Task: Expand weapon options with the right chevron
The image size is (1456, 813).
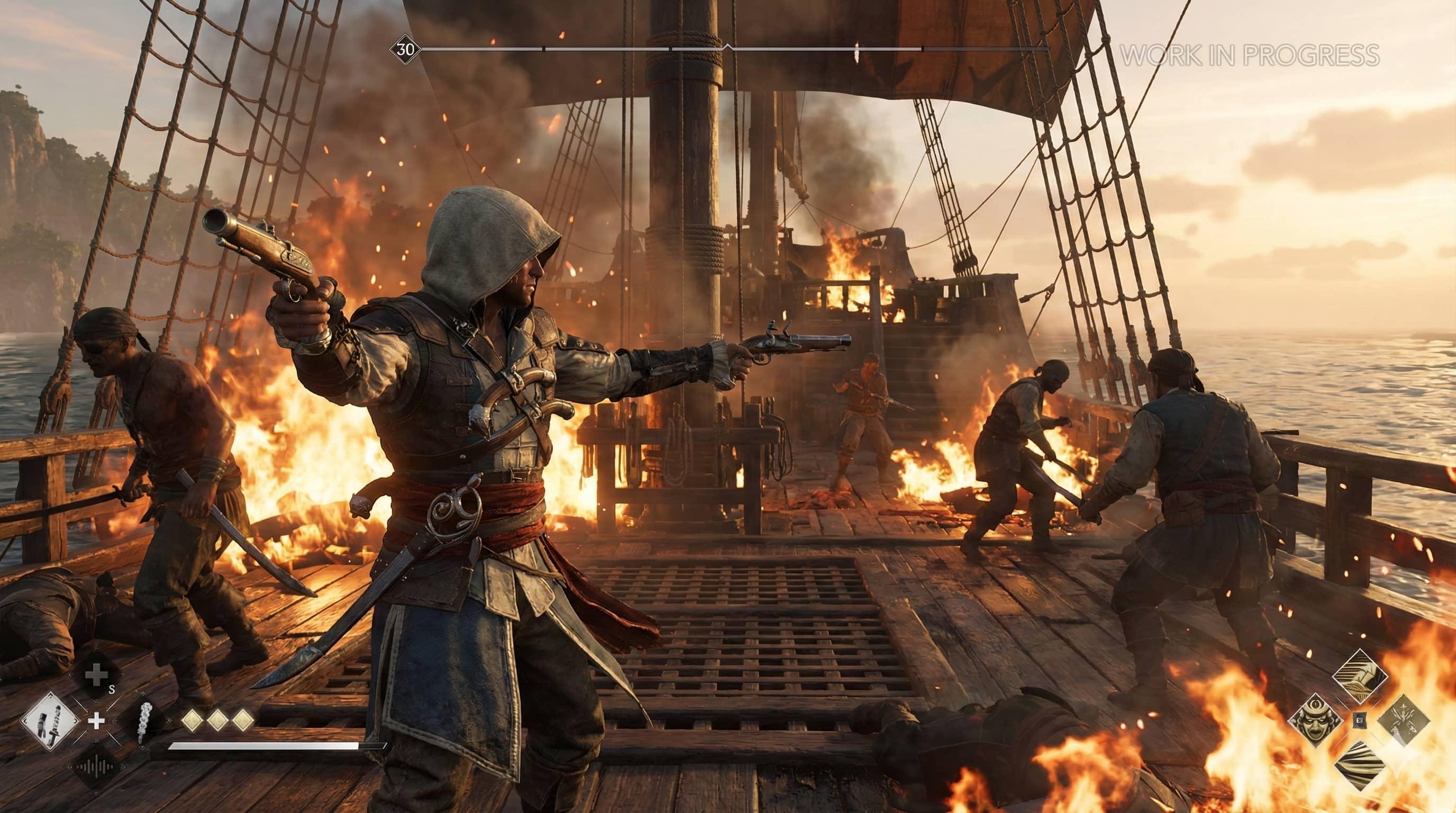Action: tap(76, 721)
